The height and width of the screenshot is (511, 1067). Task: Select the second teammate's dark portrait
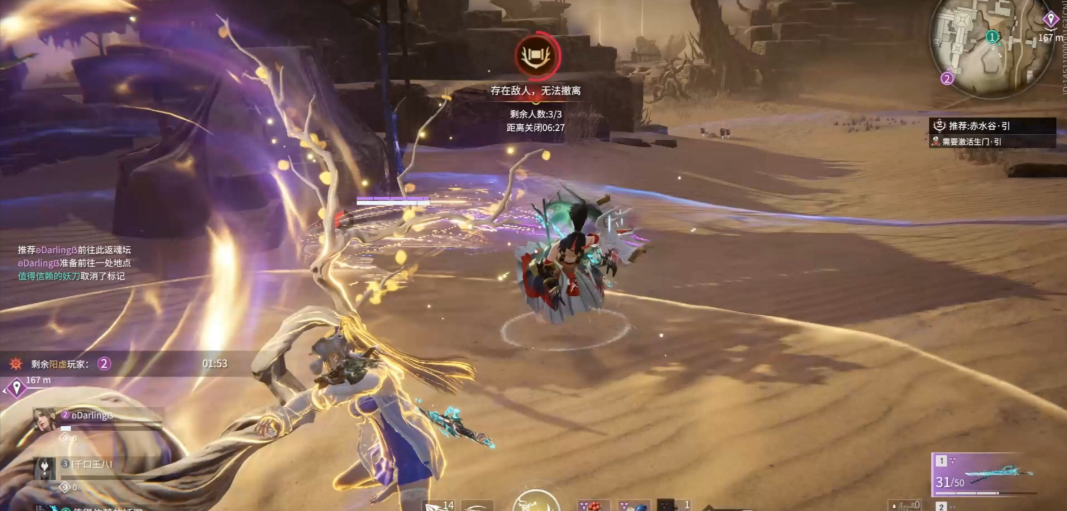point(46,467)
